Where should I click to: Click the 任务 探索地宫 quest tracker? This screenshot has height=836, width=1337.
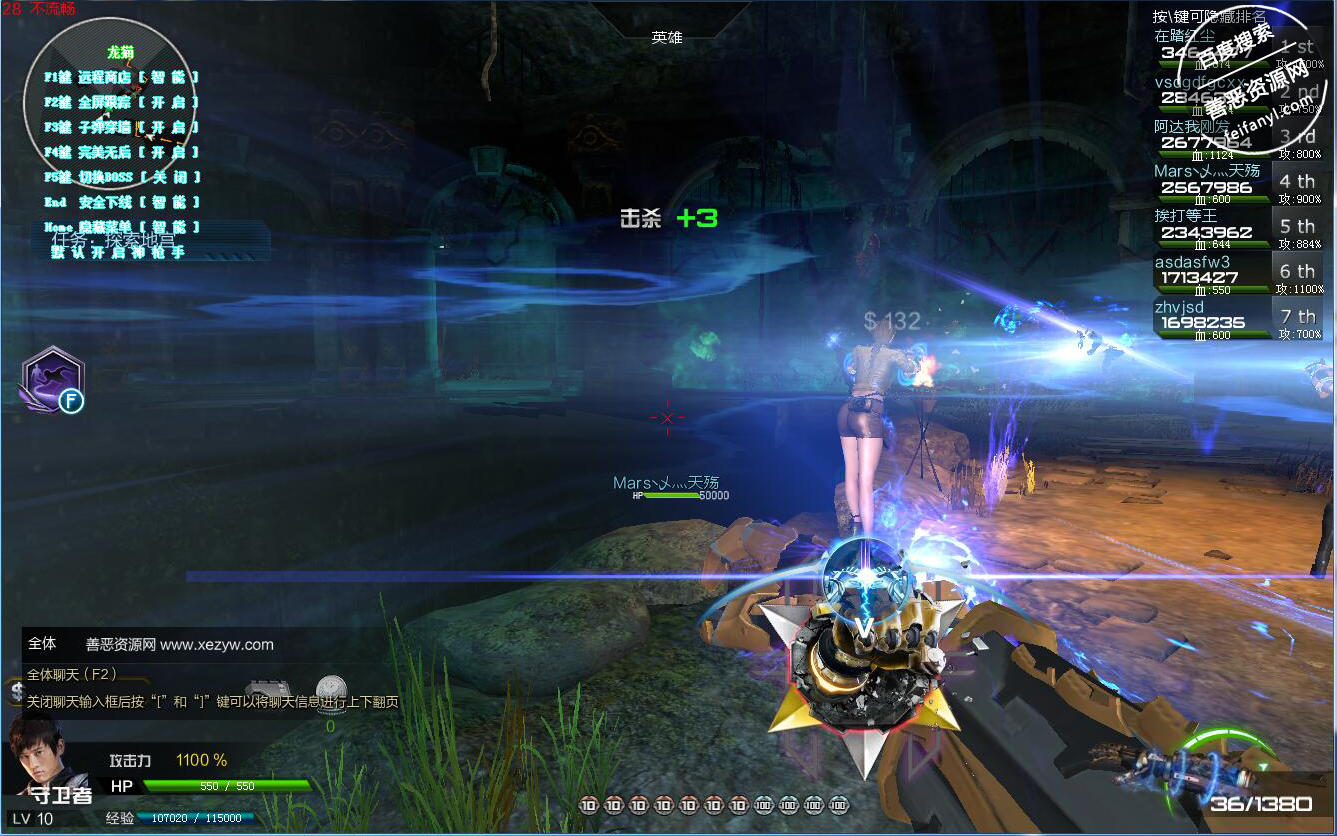tap(113, 240)
